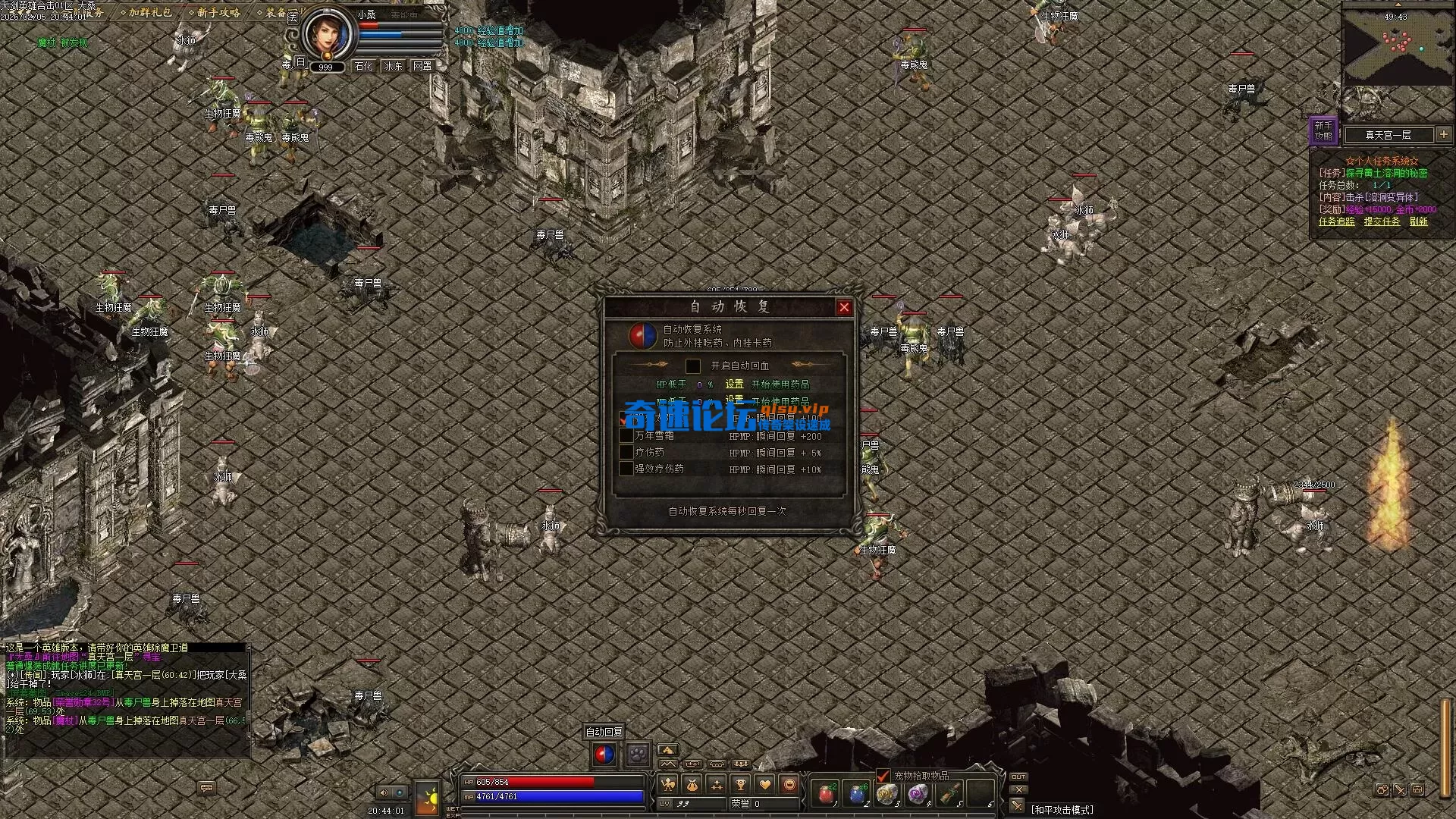Tick the 万年雪霜 potion checkbox

[626, 435]
